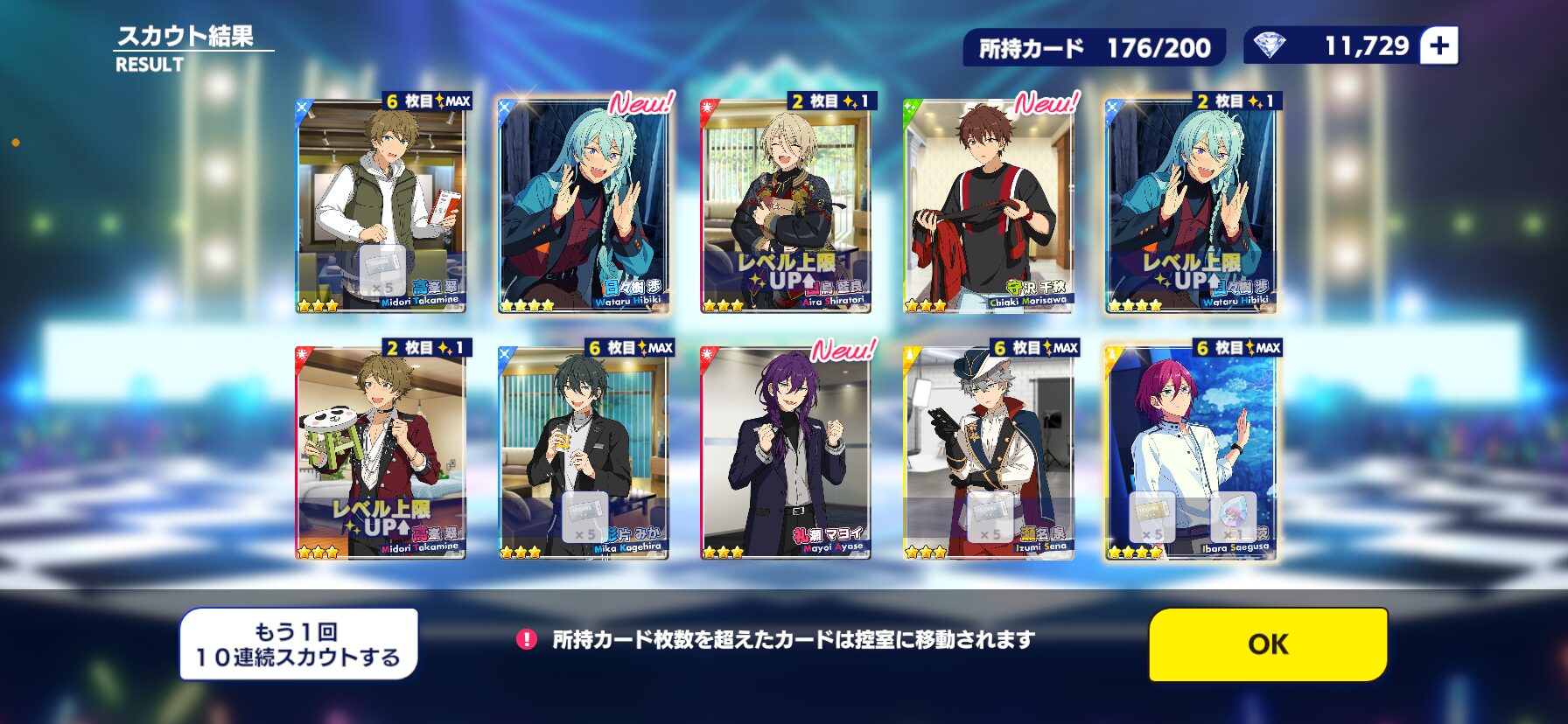Open the Wataru Hibiki card marked 2枚目
The image size is (1568, 724).
1191,205
